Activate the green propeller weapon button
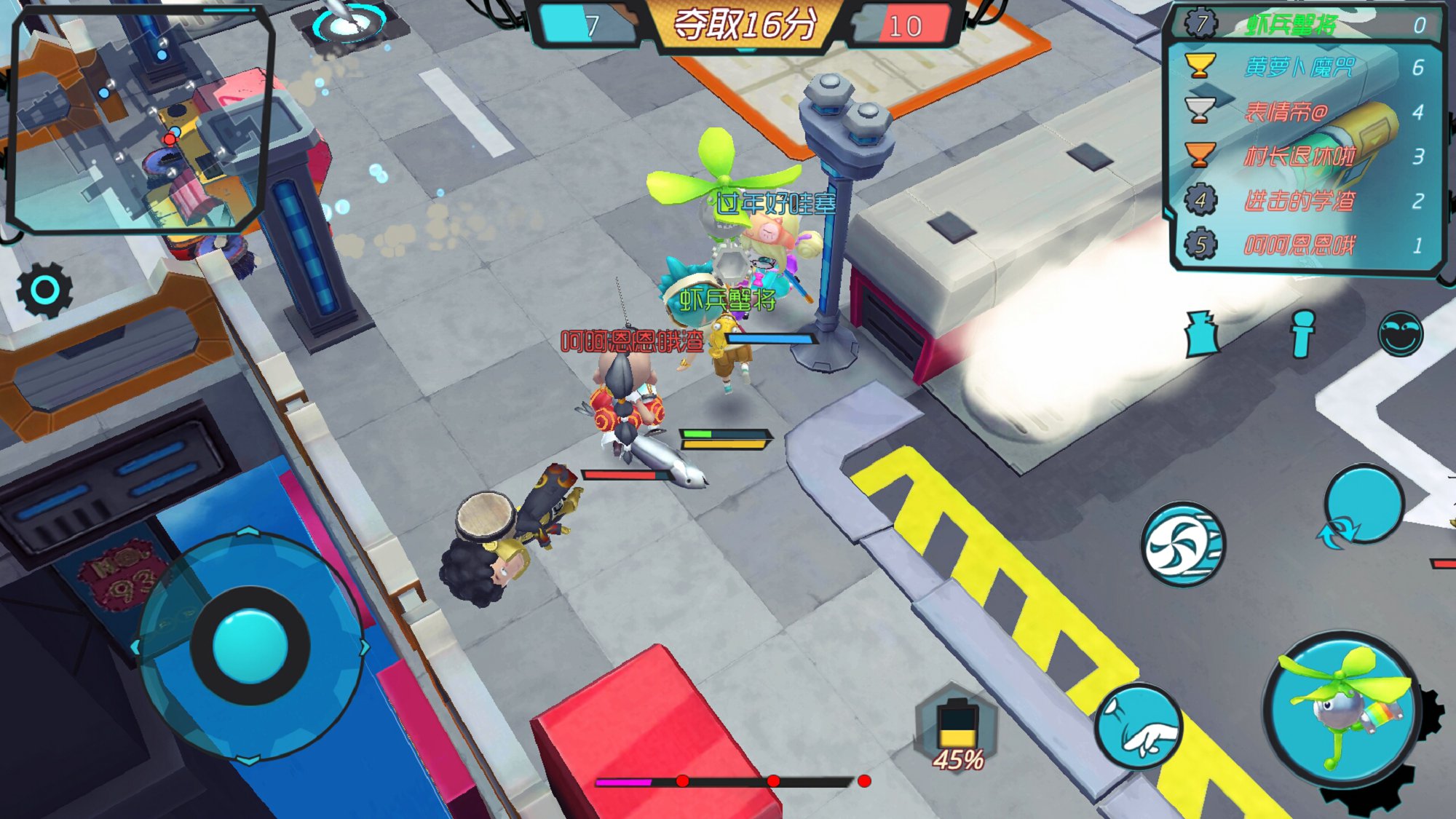The height and width of the screenshot is (819, 1456). 1344,710
